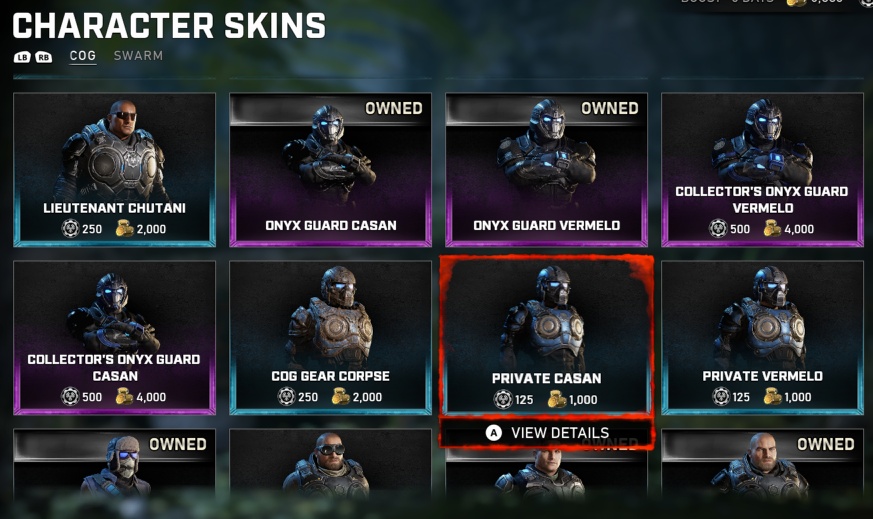Select the COG tab

click(x=83, y=56)
